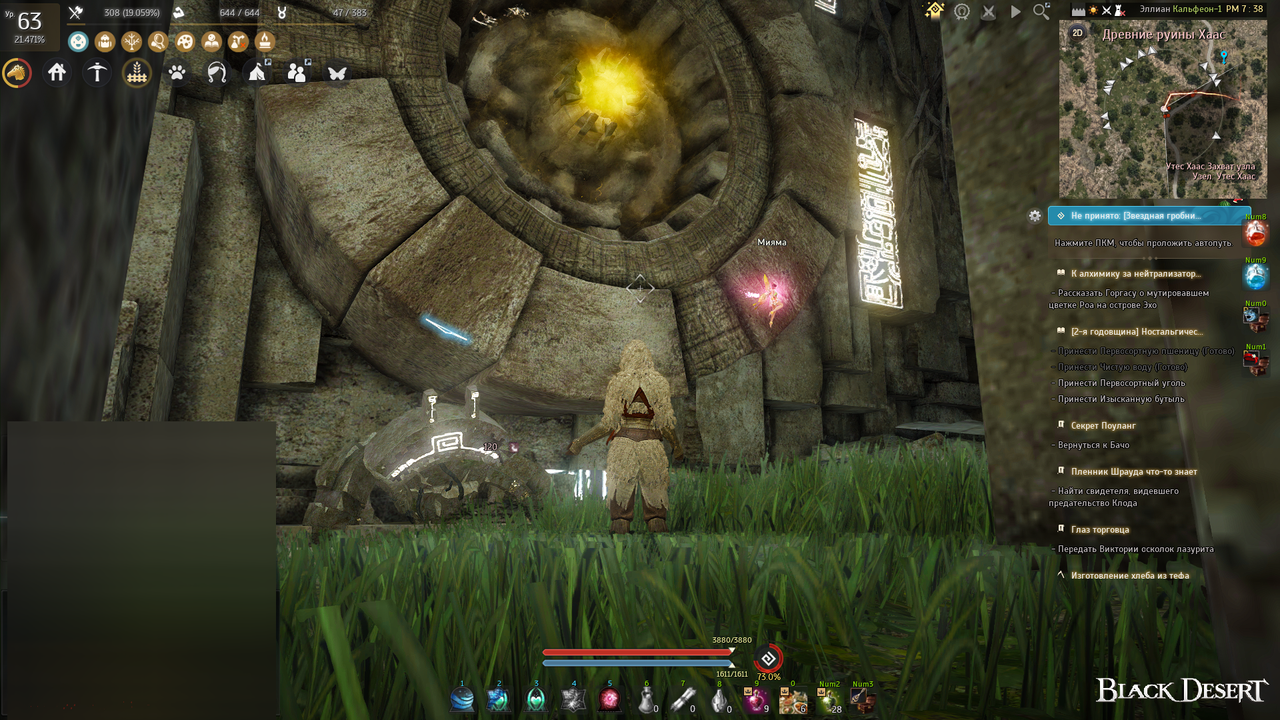Use the pink potion in slot 9

[x=757, y=699]
